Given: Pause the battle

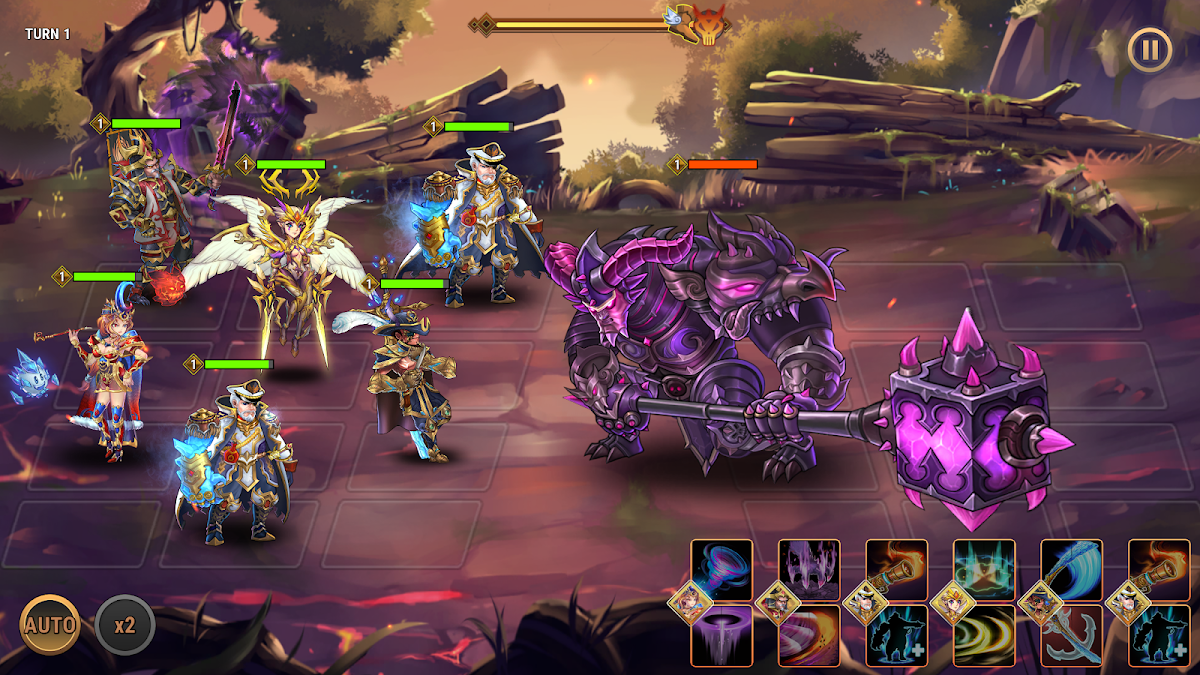Looking at the screenshot, I should [x=1149, y=48].
